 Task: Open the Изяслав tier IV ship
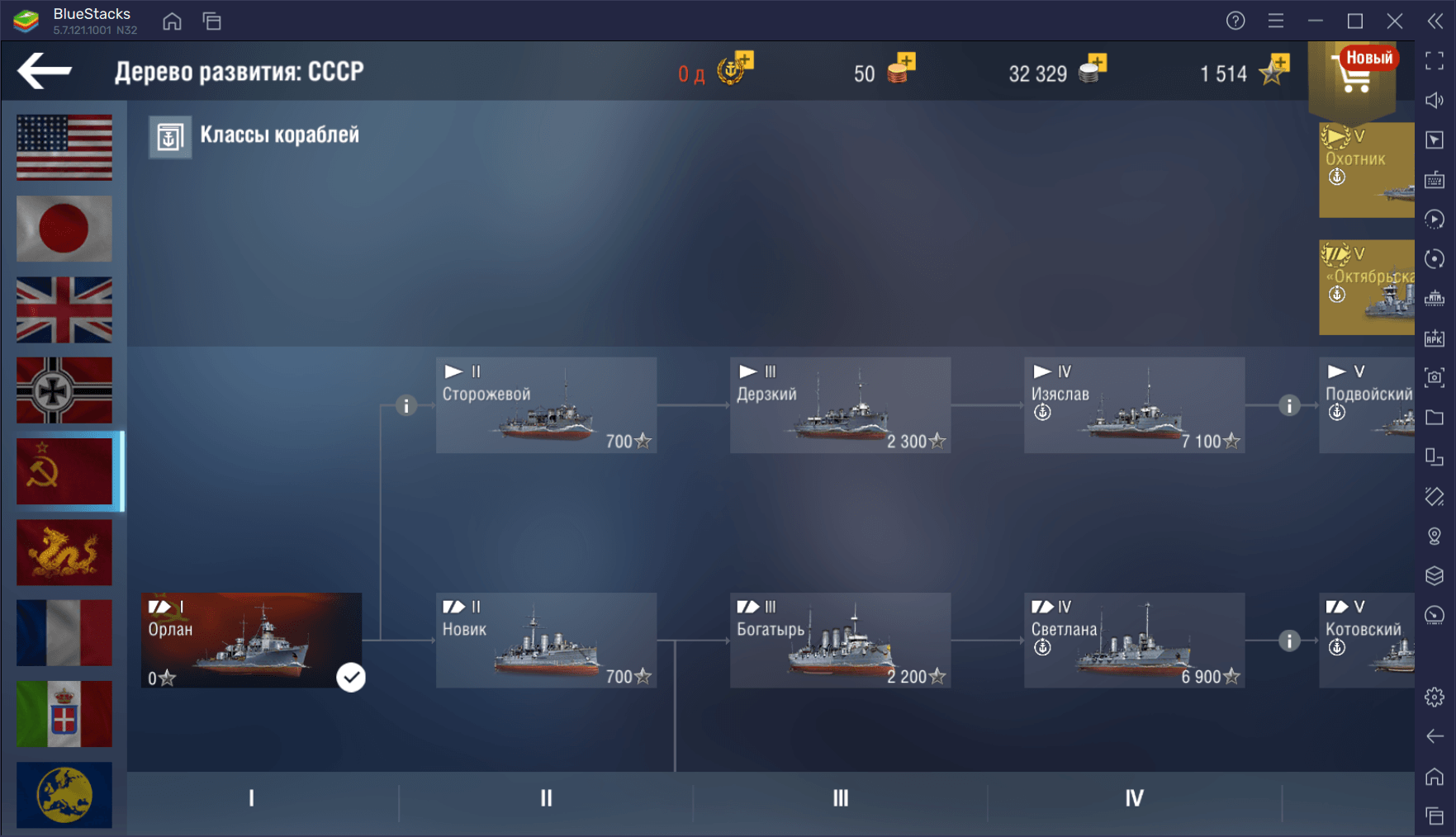point(1134,405)
